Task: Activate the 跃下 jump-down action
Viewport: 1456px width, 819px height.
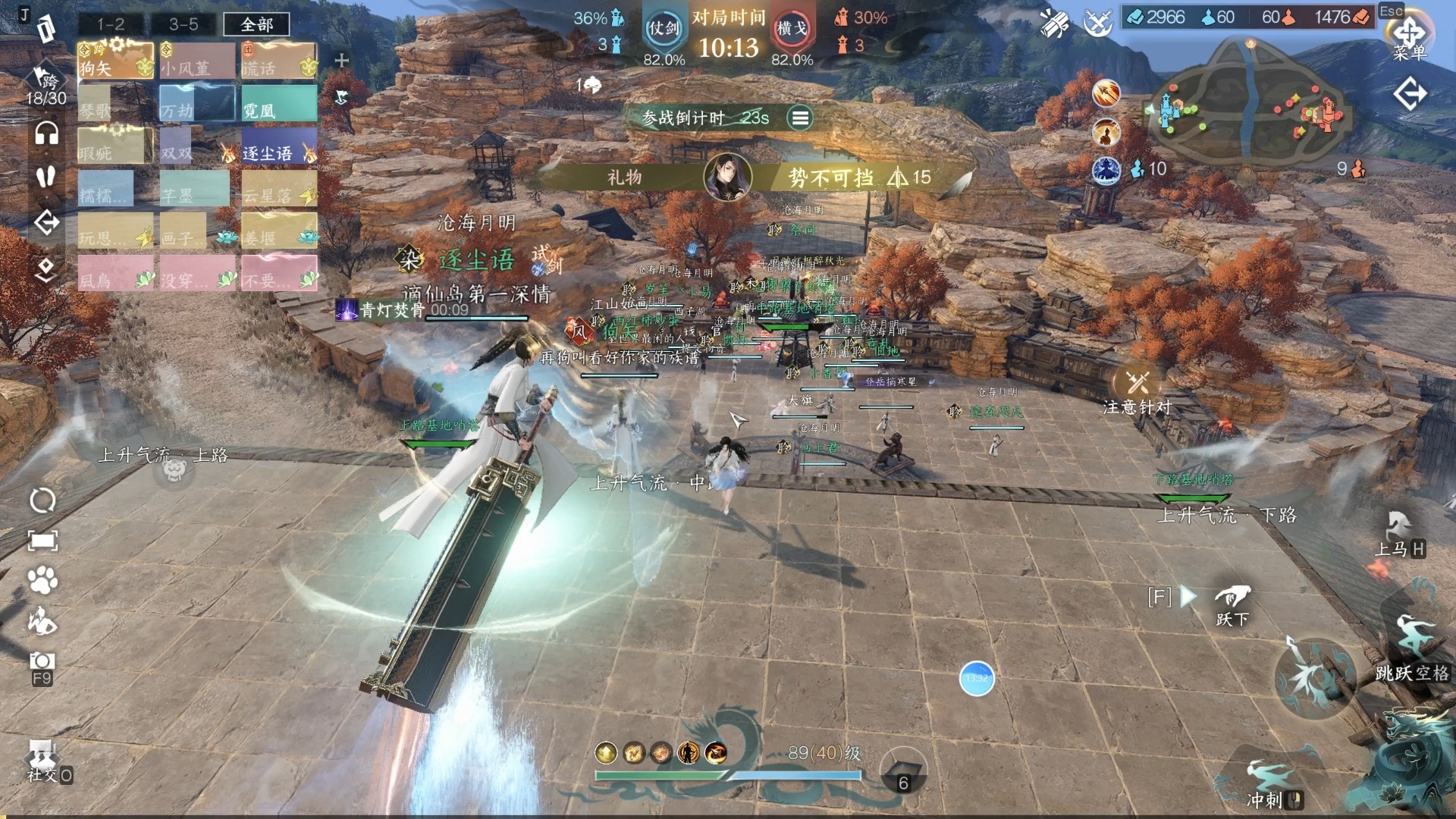Action: coord(1232,604)
